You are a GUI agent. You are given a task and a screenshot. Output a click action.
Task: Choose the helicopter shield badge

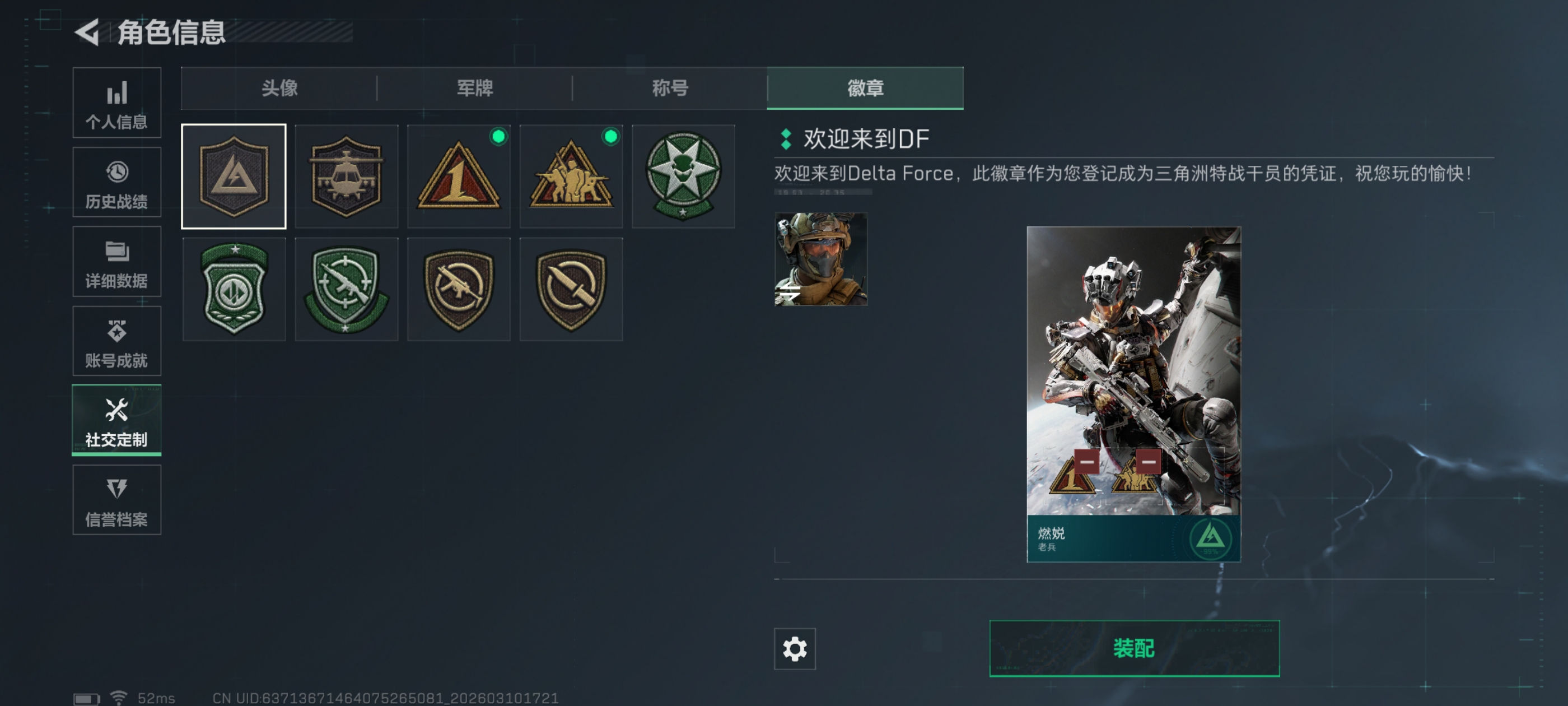coord(346,176)
